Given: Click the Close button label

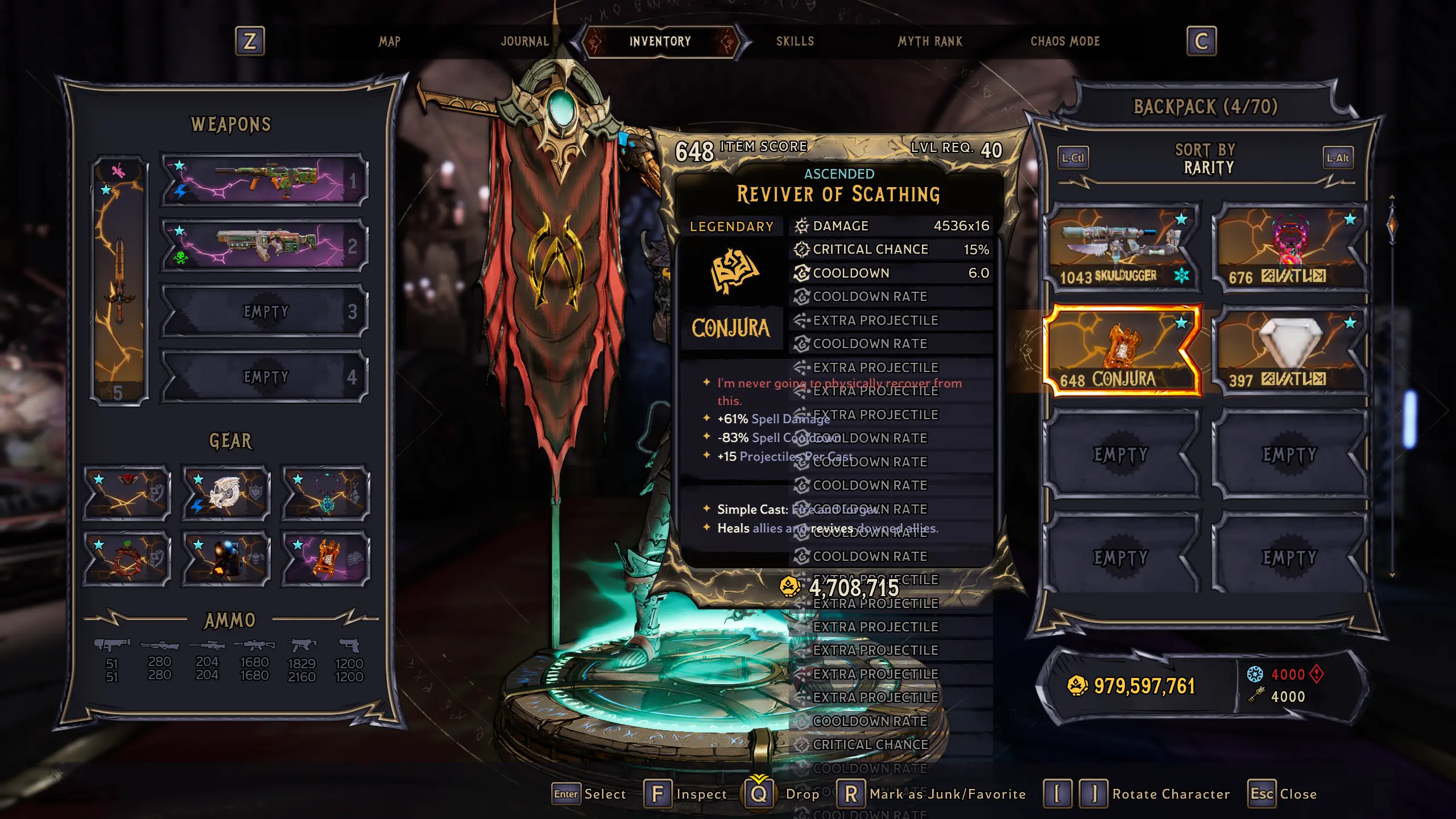Looking at the screenshot, I should point(1298,794).
